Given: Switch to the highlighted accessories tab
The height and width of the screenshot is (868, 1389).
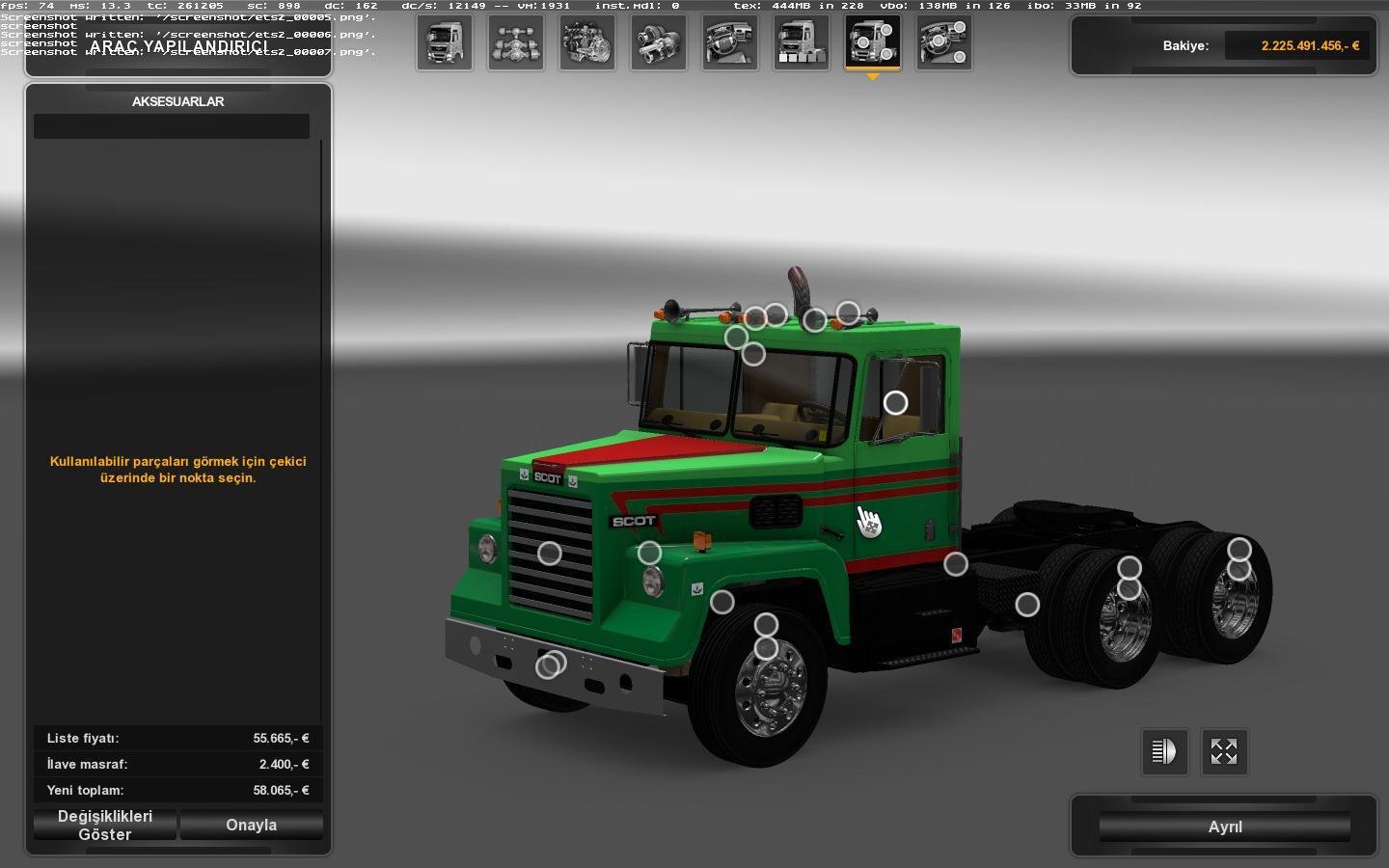Looking at the screenshot, I should 873,42.
